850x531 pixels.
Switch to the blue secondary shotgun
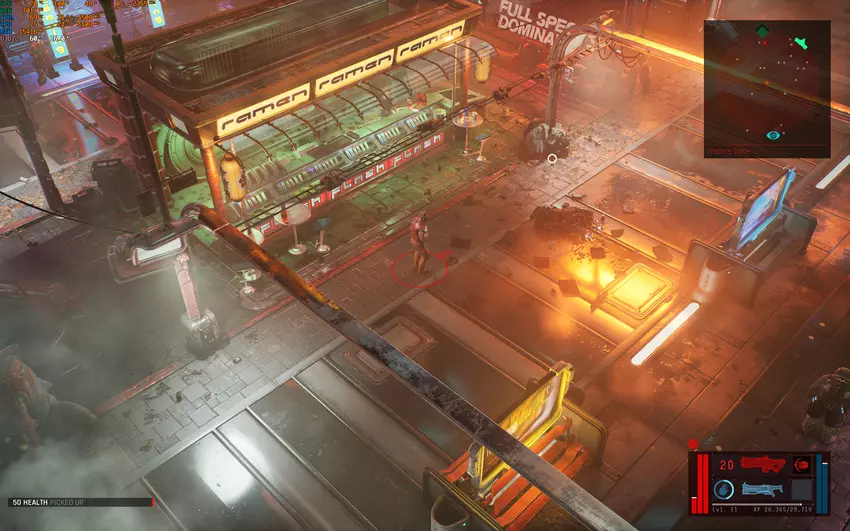coord(763,489)
